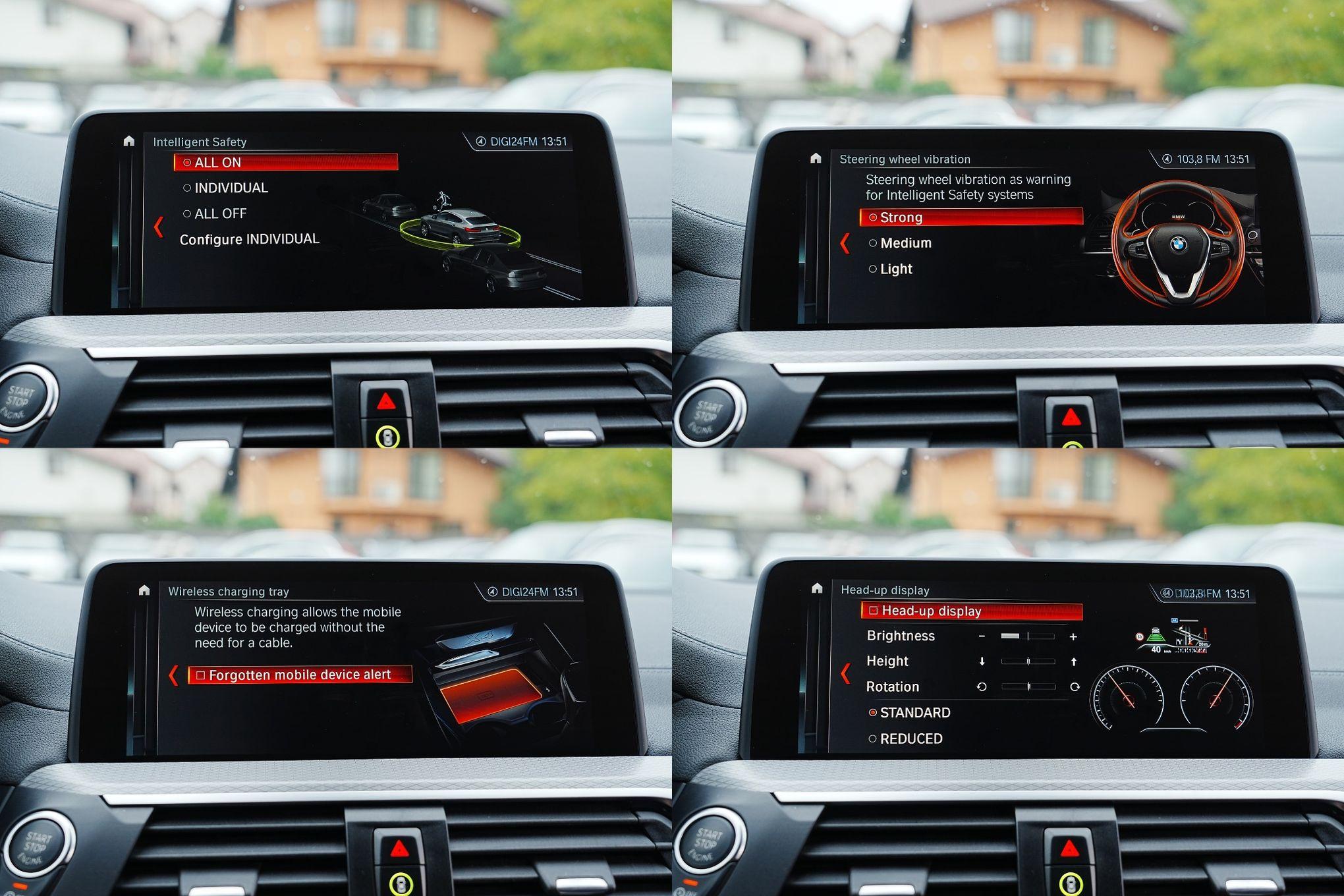This screenshot has width=1344, height=896.
Task: Select ALL OFF for Intelligent Safety
Action: [x=220, y=213]
